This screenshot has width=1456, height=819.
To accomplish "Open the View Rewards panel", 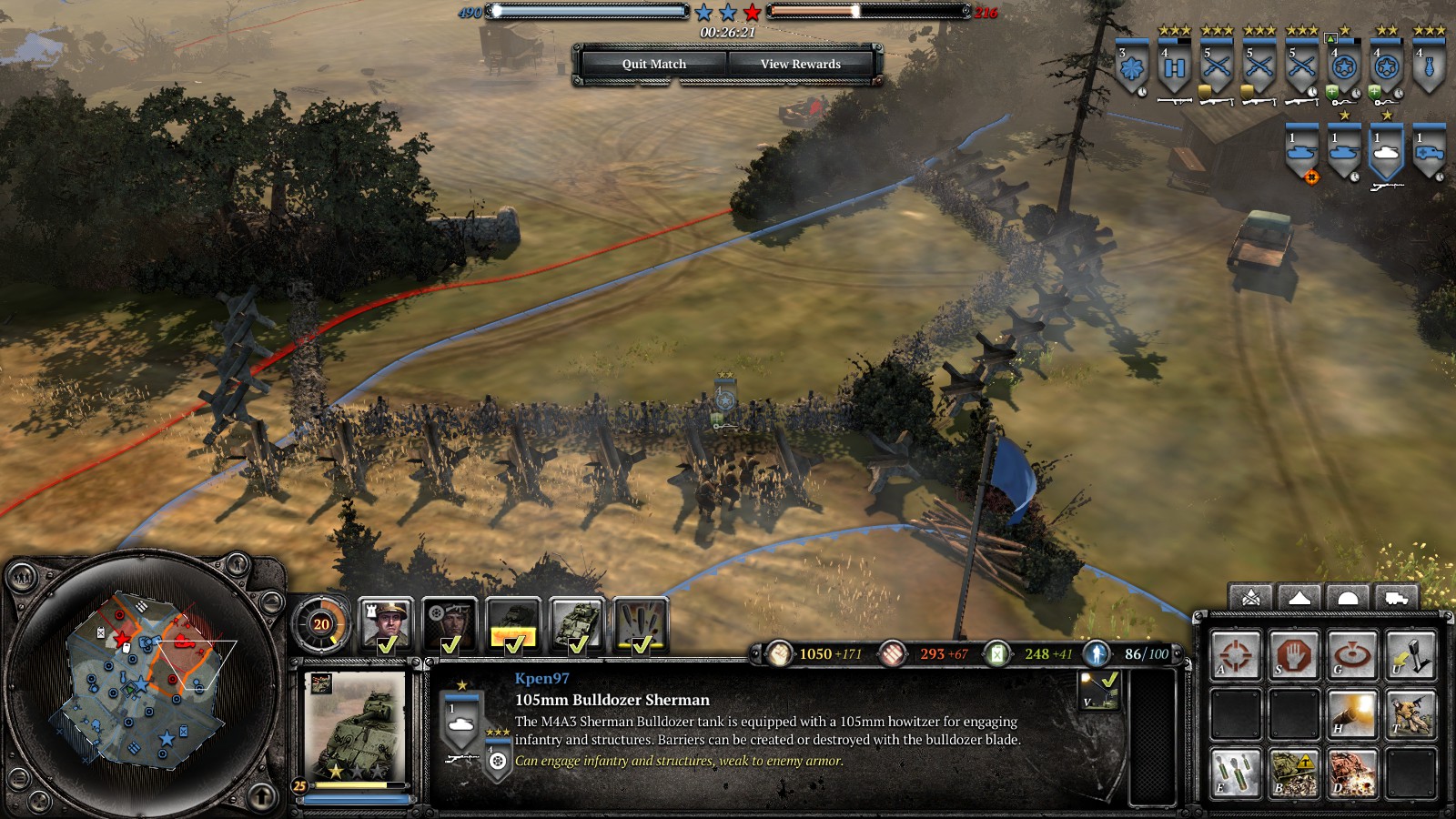I will click(800, 64).
